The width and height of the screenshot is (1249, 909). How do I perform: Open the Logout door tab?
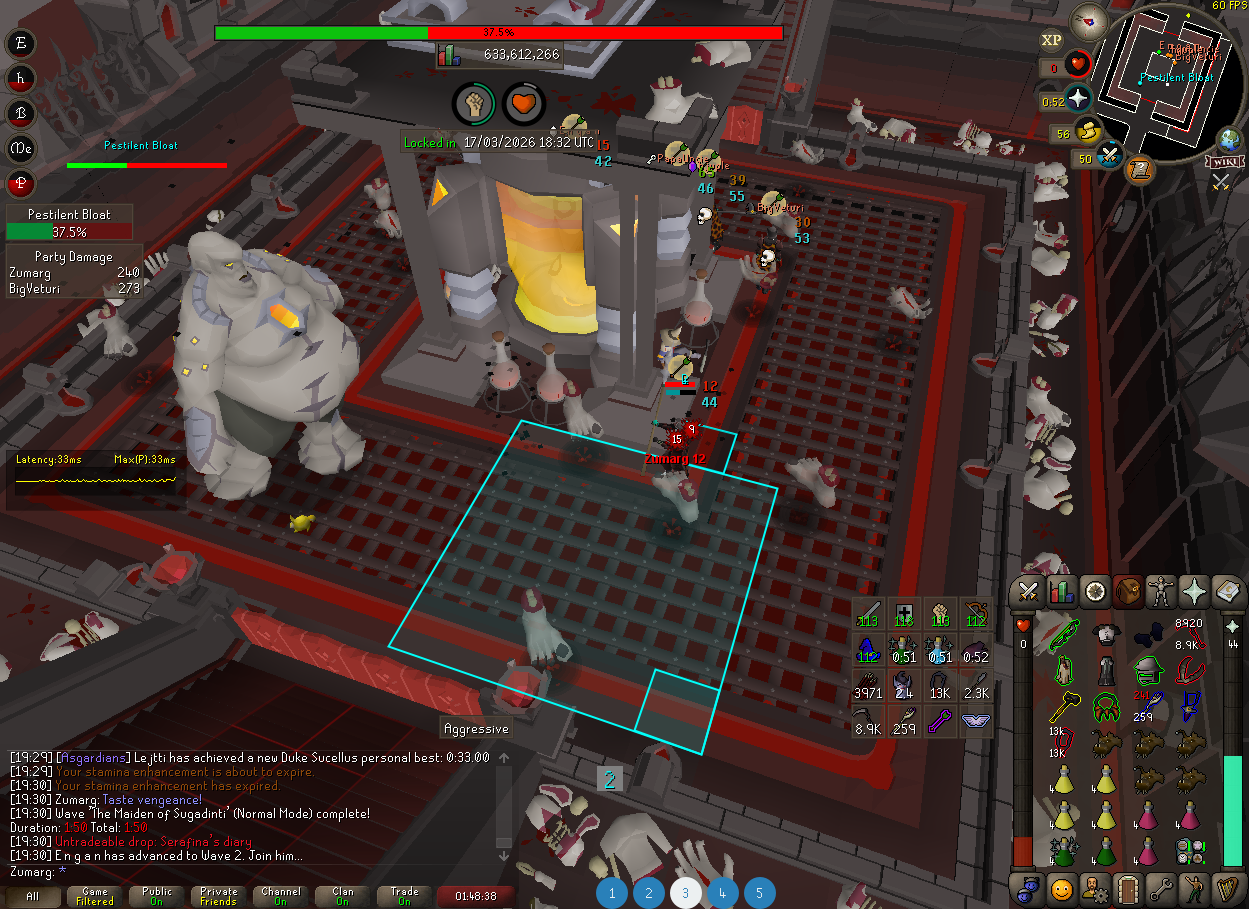point(1128,888)
